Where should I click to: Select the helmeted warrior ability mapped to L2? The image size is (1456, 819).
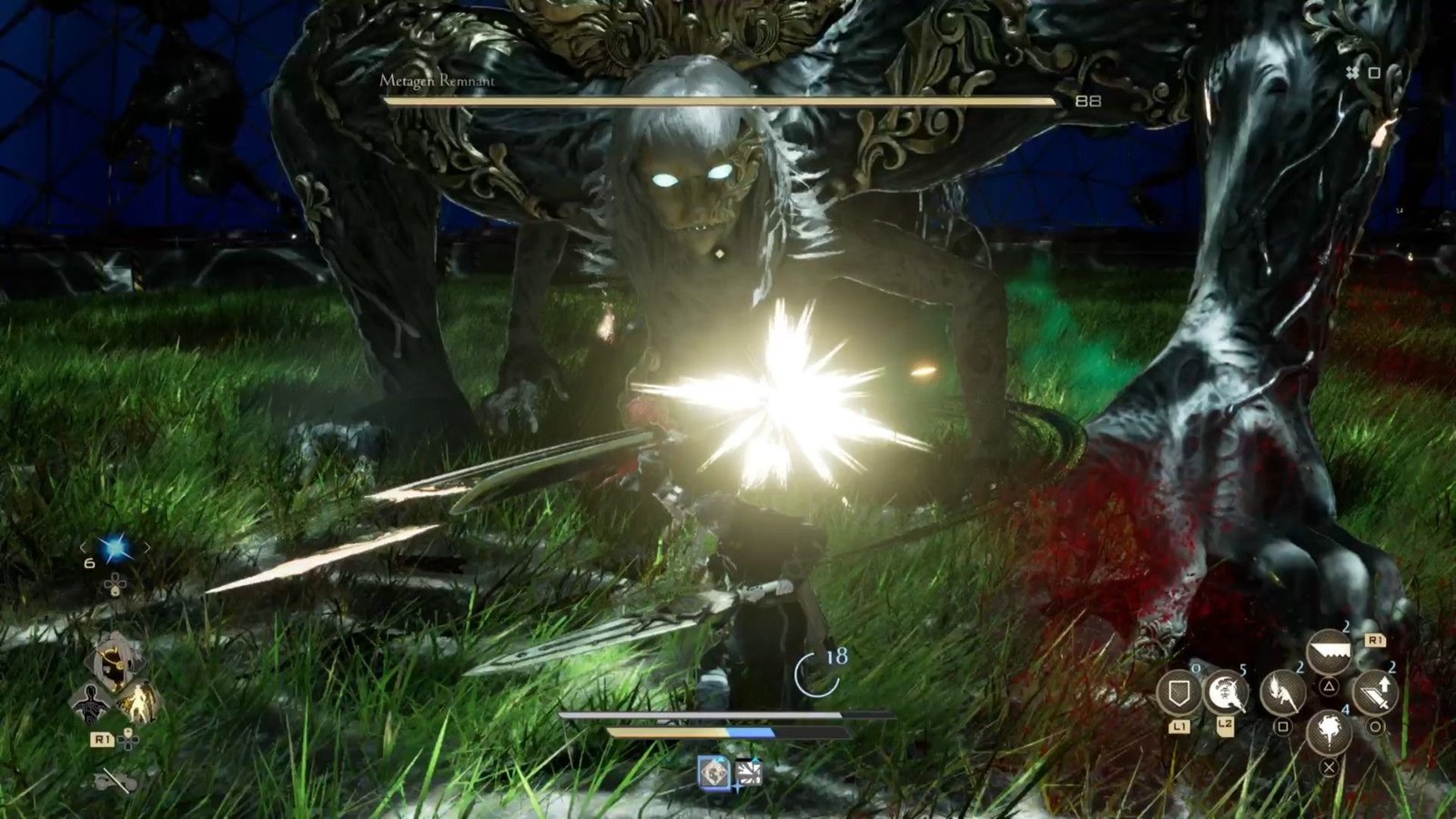[x=1226, y=693]
